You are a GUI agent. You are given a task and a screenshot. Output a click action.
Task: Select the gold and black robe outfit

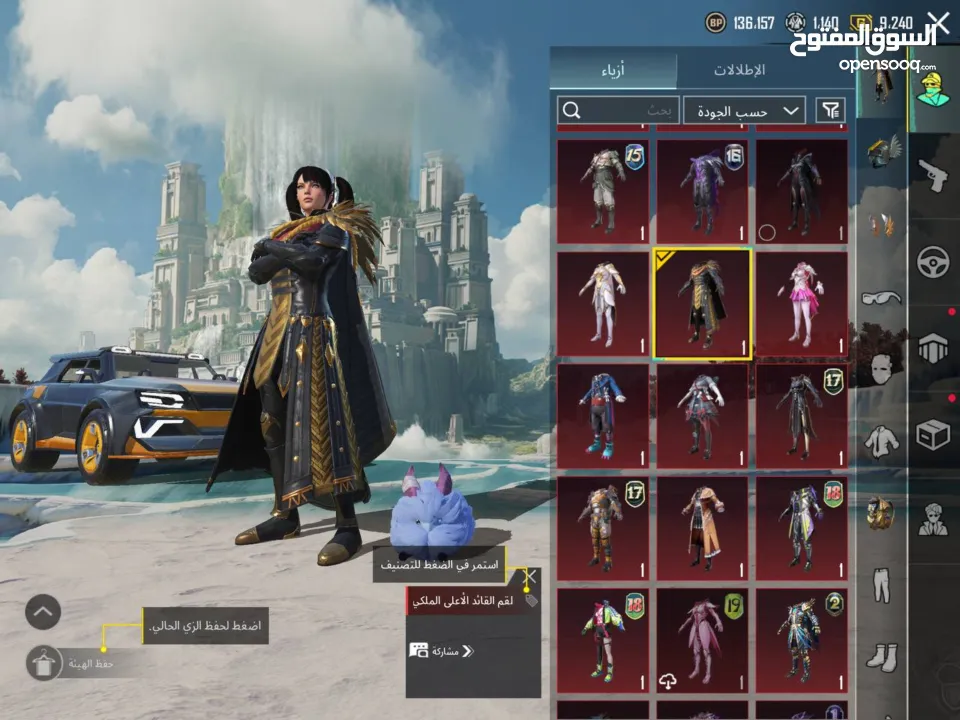pyautogui.click(x=702, y=304)
